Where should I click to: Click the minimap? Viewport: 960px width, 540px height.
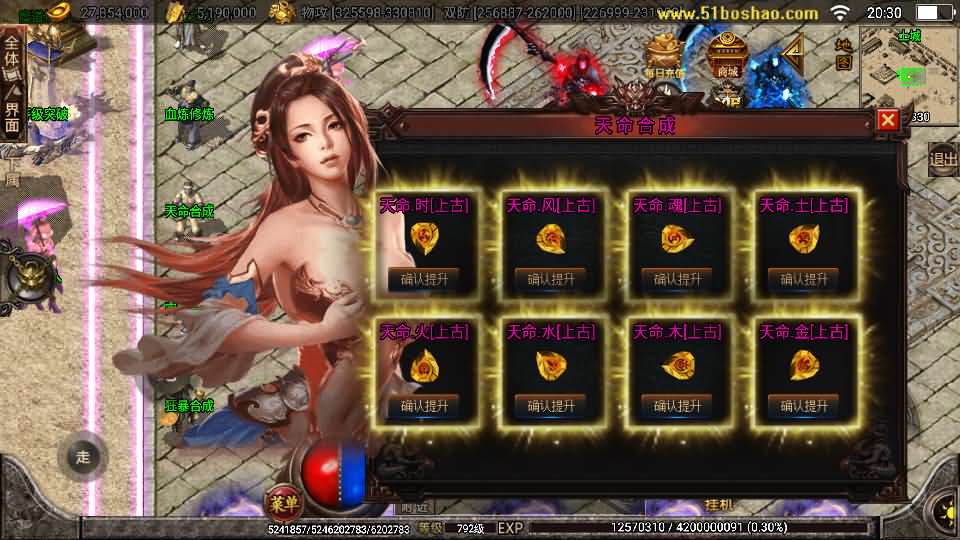904,68
